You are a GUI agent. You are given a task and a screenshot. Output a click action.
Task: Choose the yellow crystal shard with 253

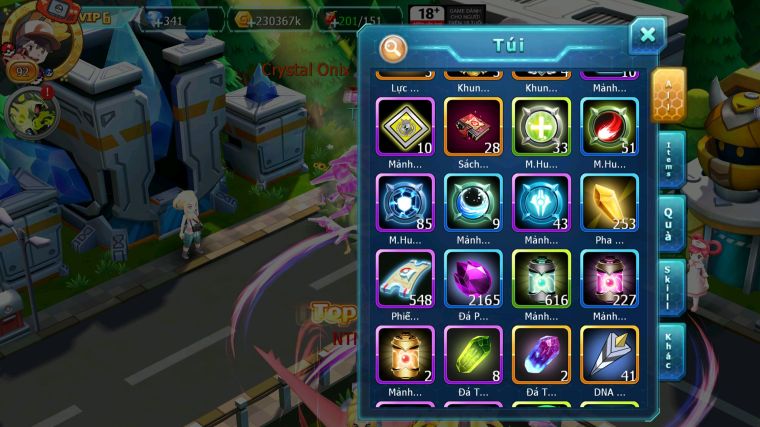pos(609,203)
